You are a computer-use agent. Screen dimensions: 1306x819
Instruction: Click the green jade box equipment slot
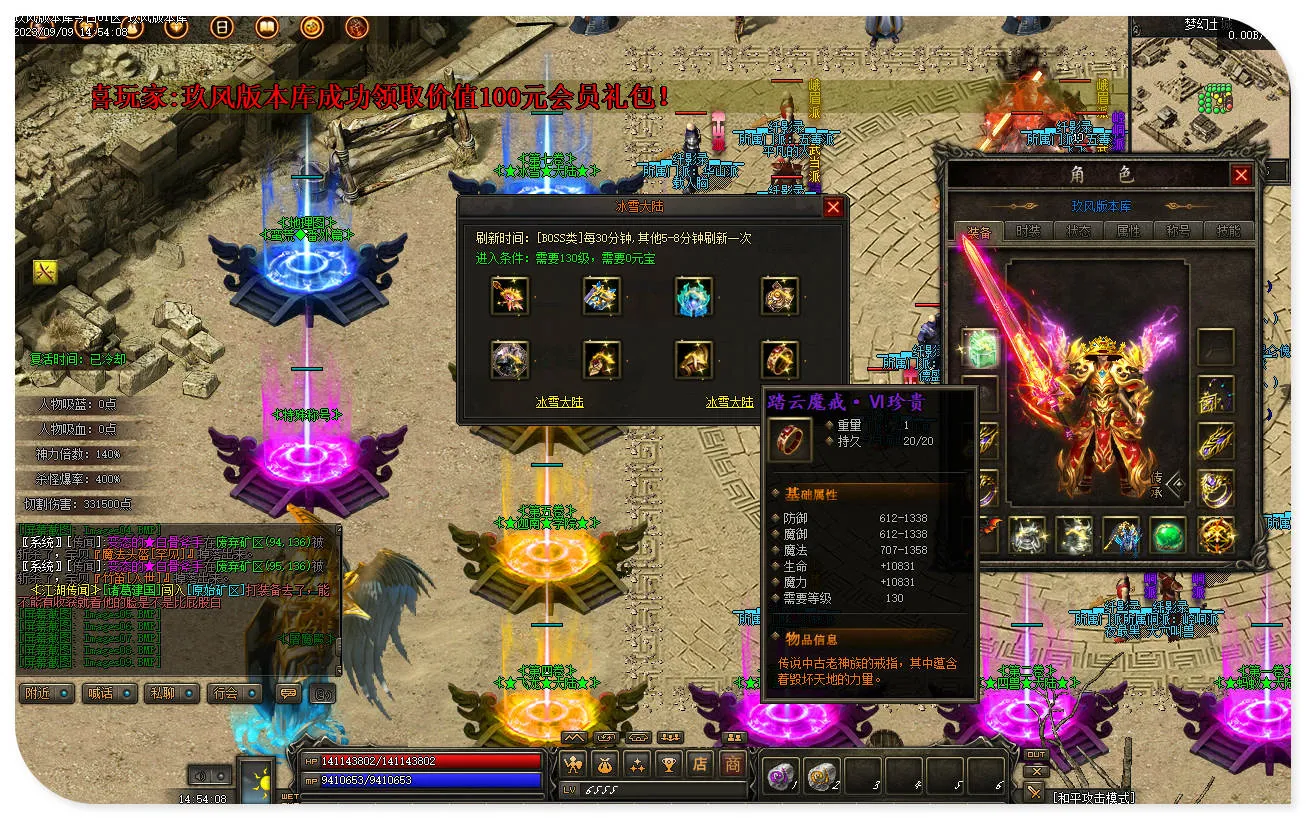click(980, 346)
